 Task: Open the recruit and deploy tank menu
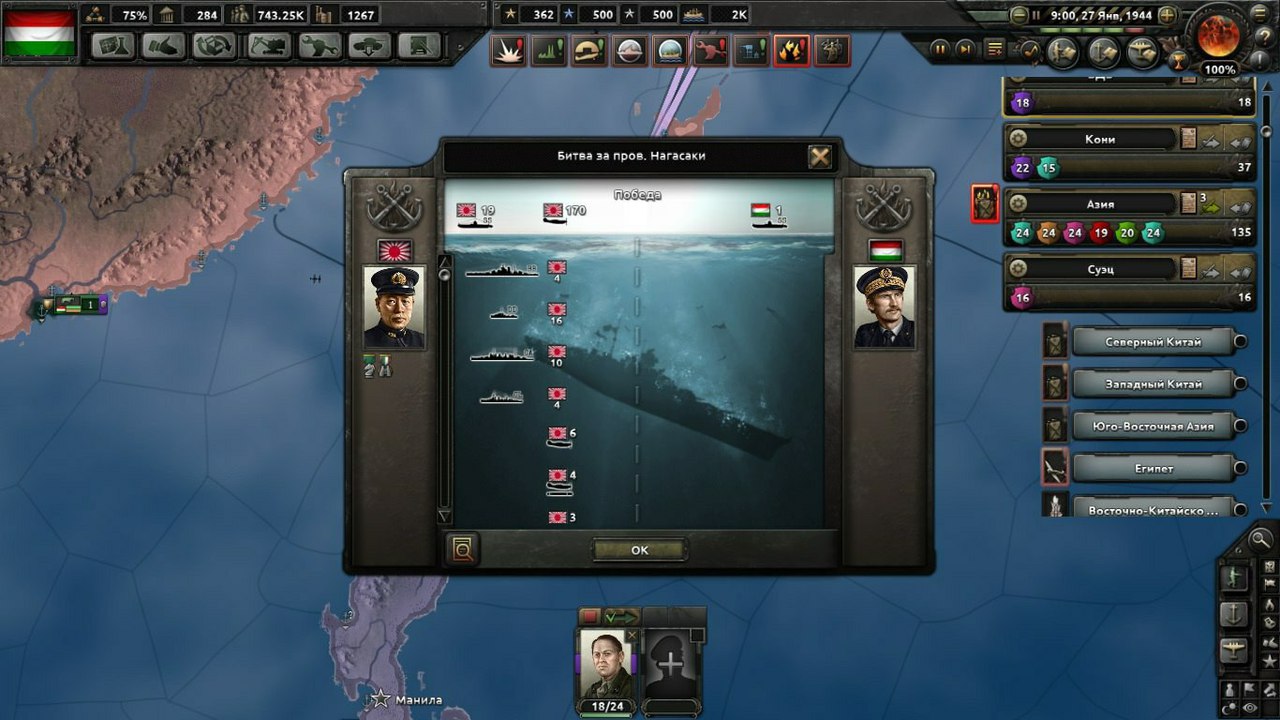point(370,47)
